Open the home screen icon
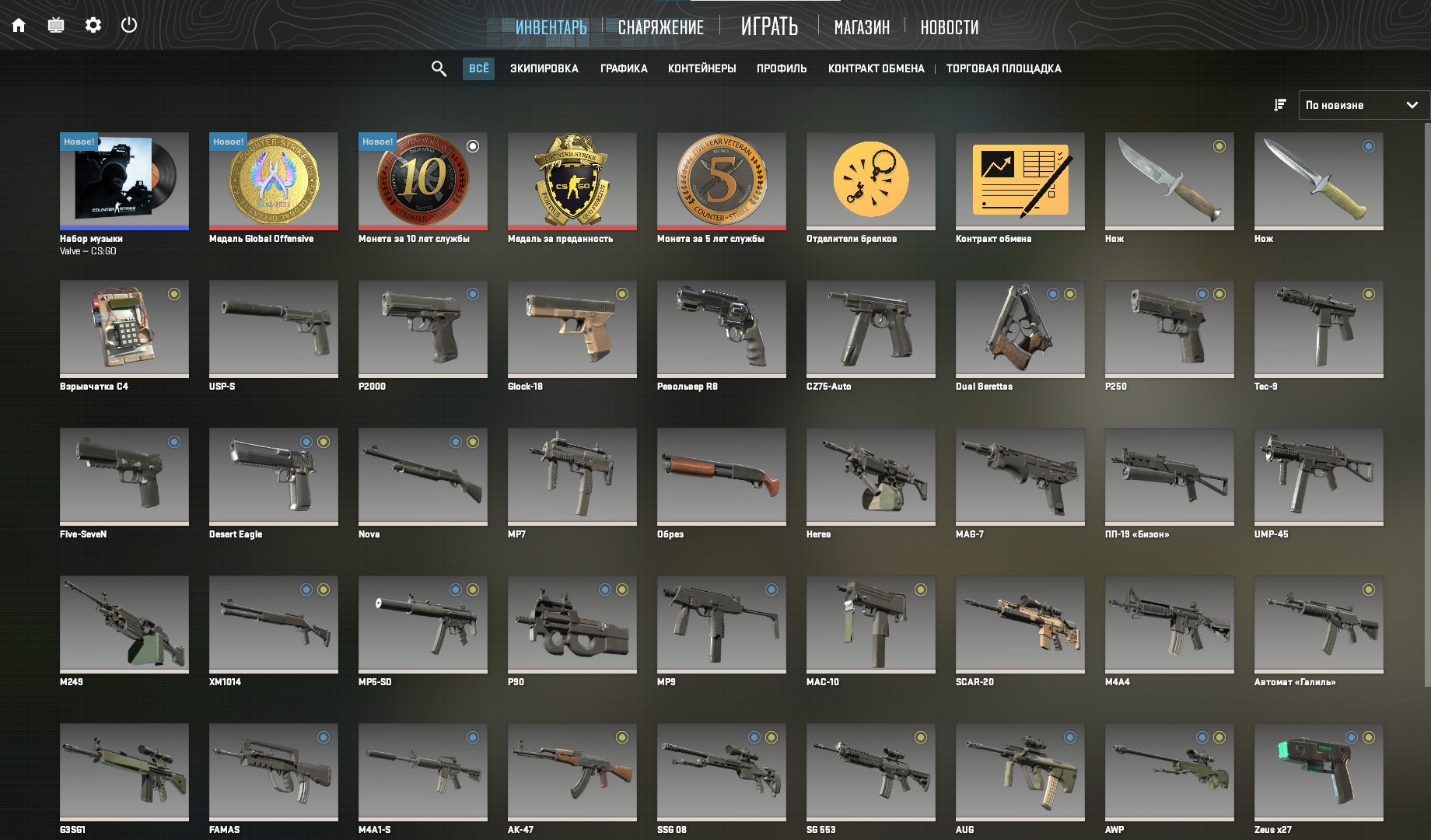This screenshot has width=1431, height=840. tap(19, 24)
